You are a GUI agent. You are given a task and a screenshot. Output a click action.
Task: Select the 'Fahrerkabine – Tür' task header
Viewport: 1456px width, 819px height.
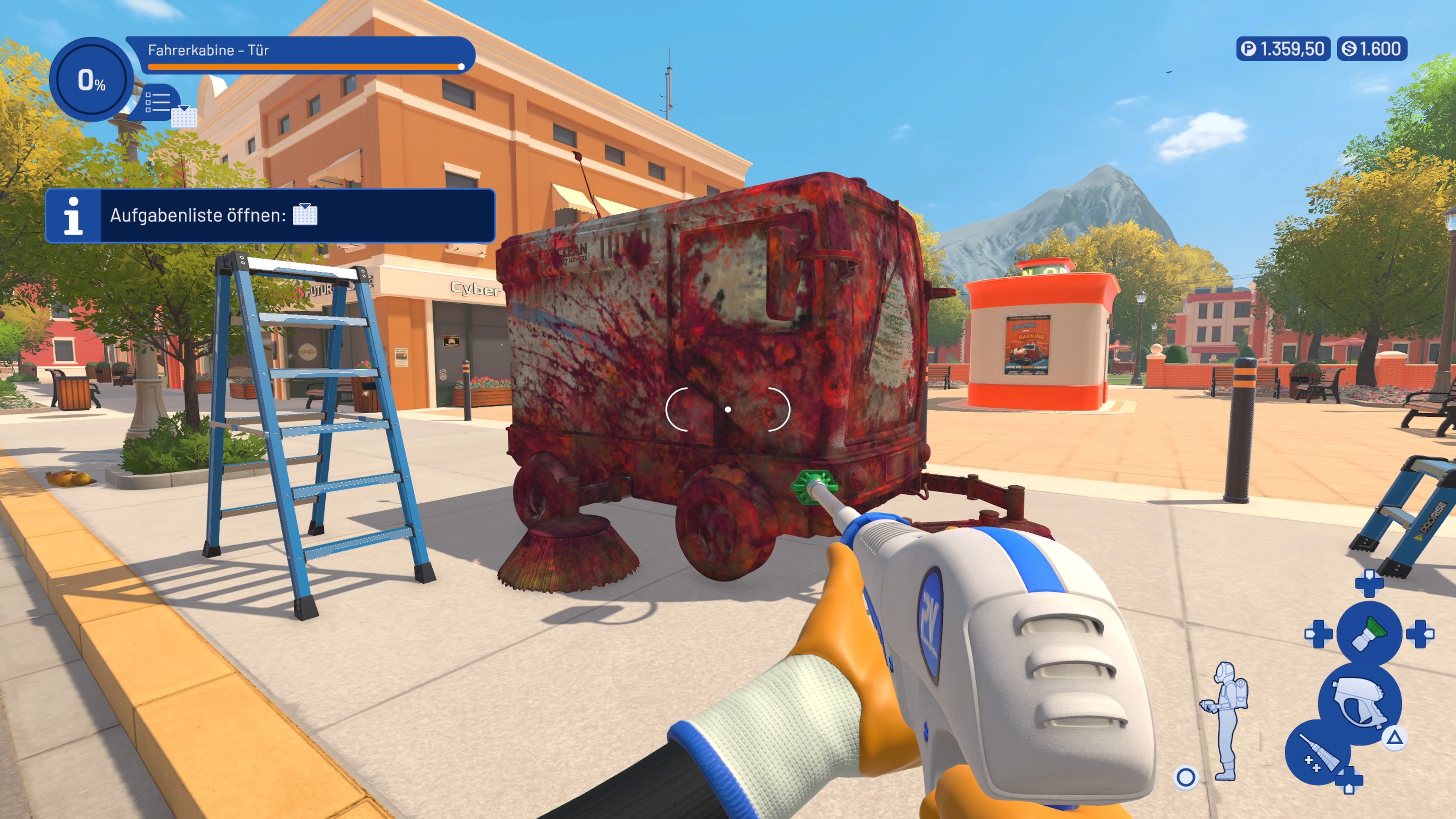click(x=209, y=50)
